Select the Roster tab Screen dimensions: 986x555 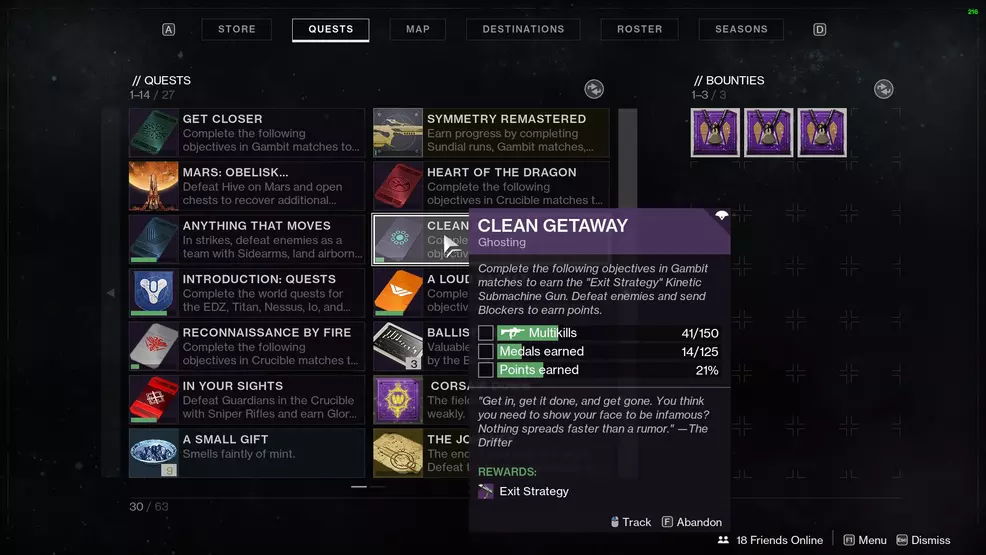[x=640, y=29]
